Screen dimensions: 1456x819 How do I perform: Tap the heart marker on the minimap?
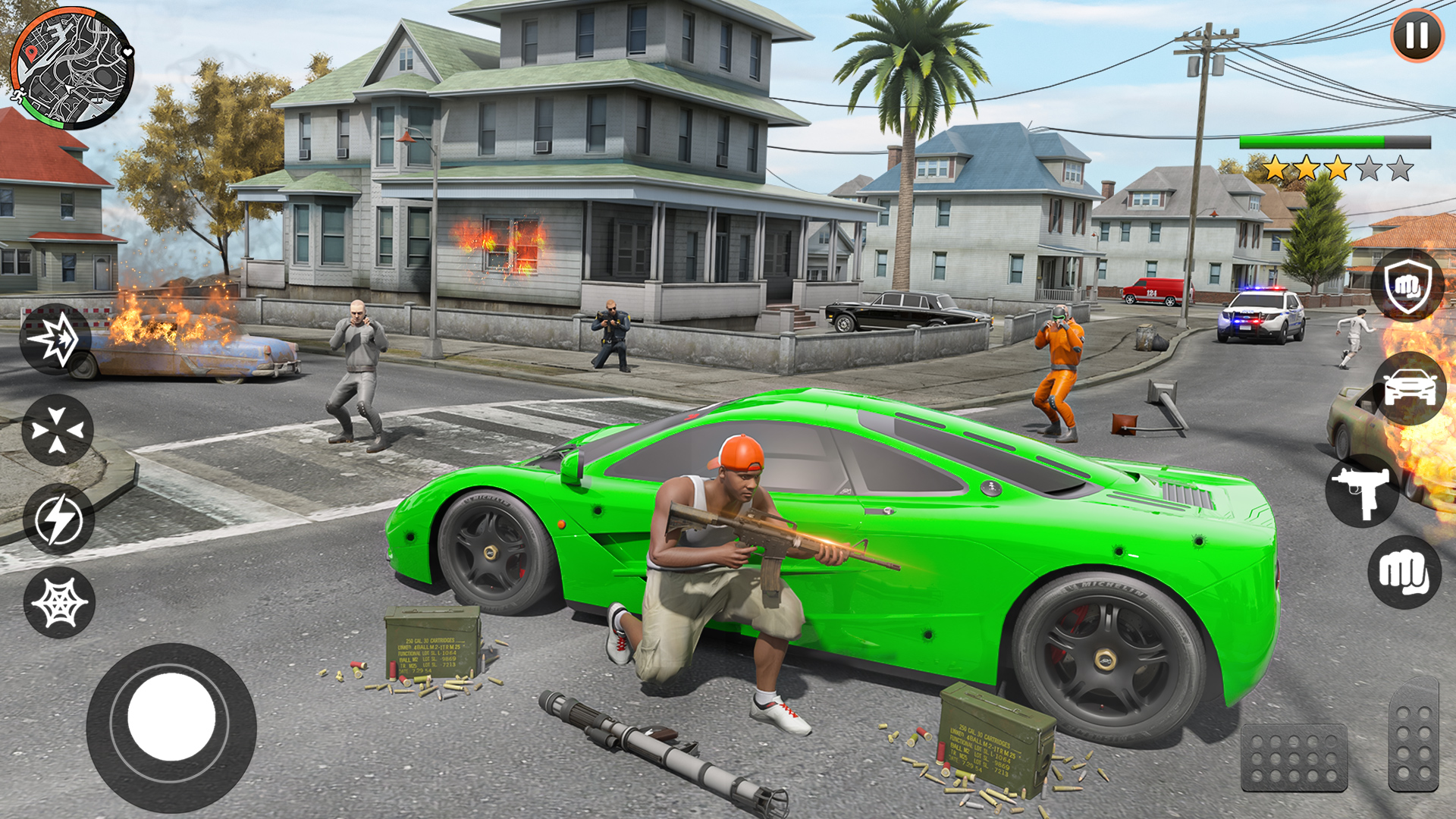point(126,52)
